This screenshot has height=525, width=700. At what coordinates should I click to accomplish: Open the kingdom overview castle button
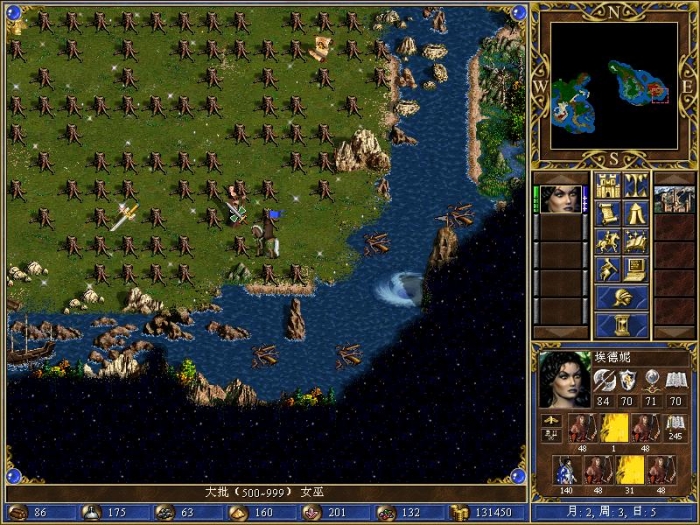[607, 186]
